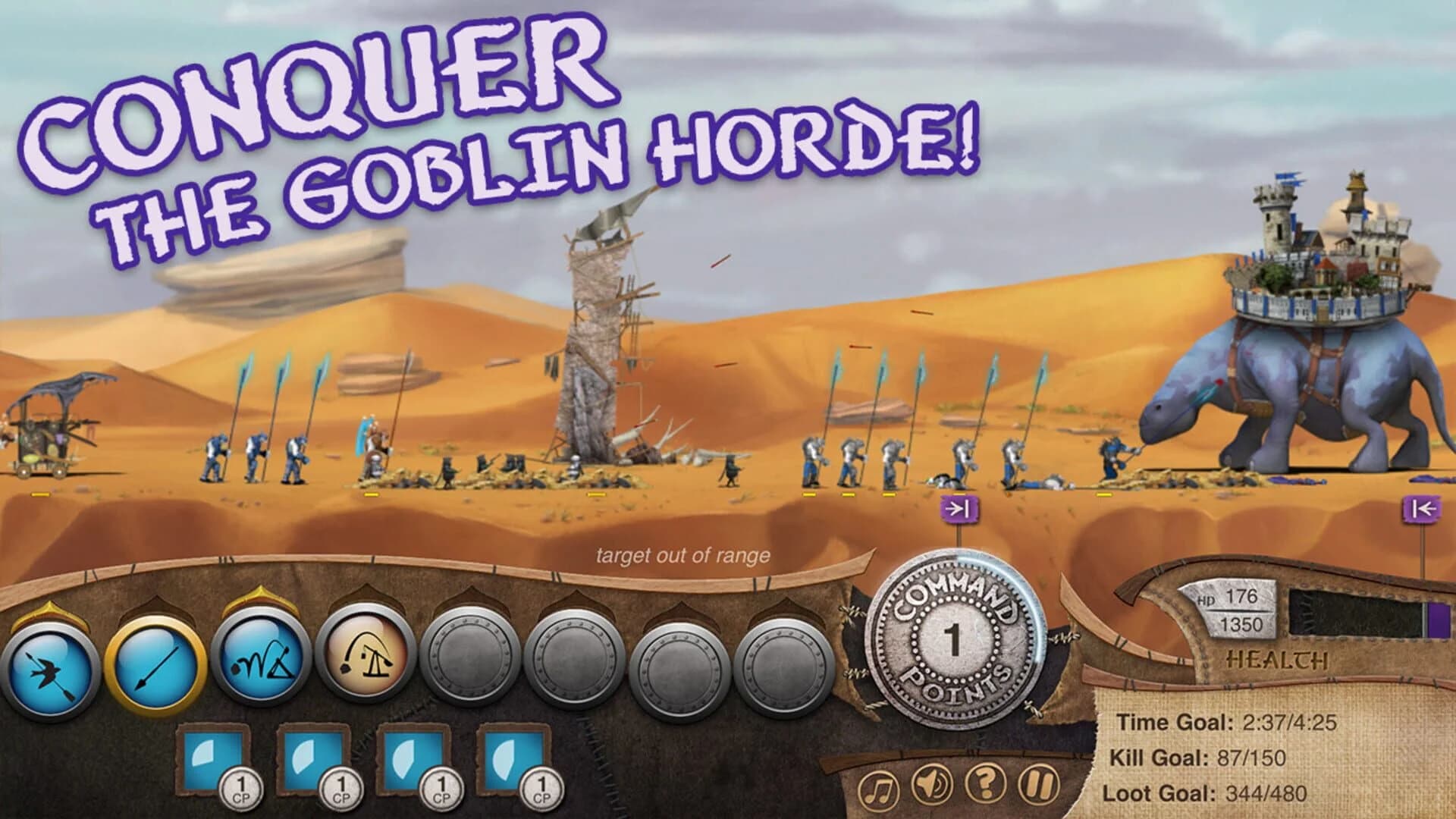This screenshot has width=1456, height=819.
Task: Select the fourth blue ammo thumbnail
Action: tap(507, 755)
